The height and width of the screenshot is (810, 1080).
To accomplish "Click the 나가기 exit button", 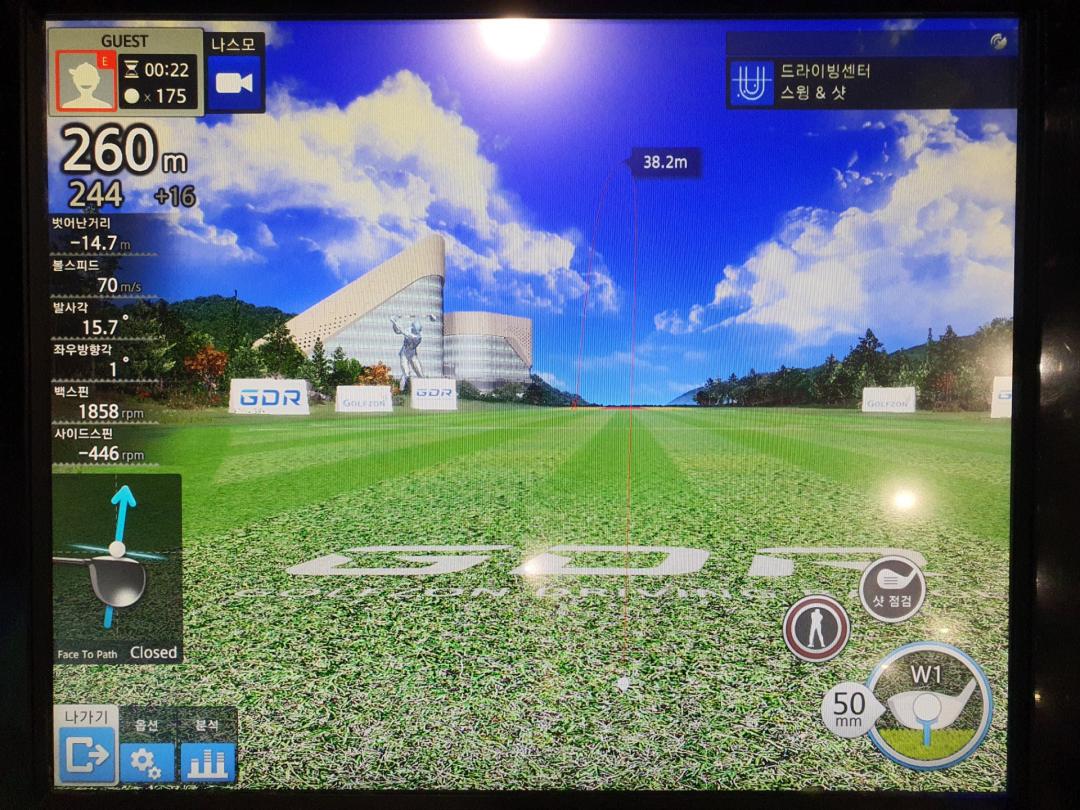I will point(87,754).
